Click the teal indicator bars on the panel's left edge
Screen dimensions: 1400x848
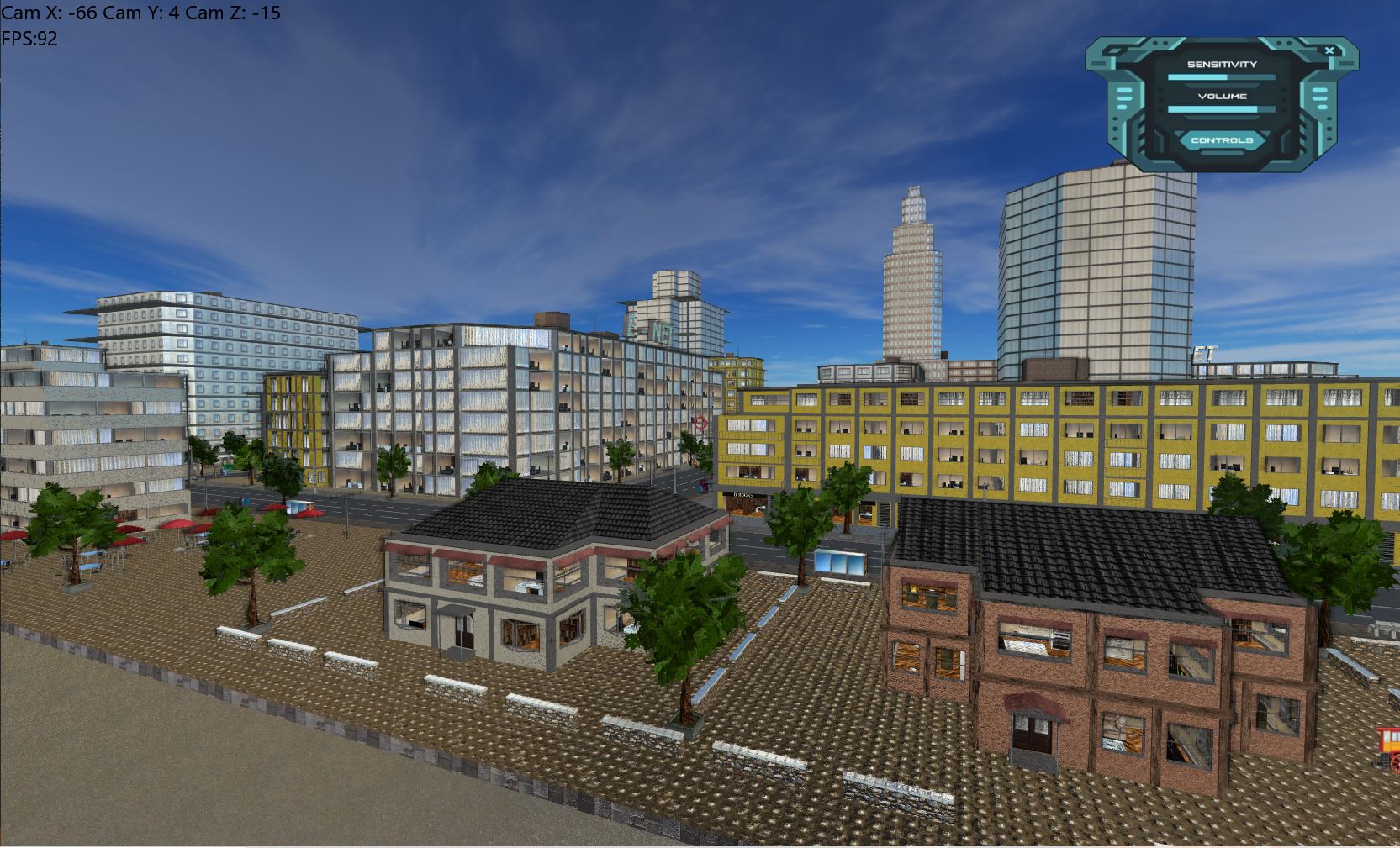[x=1124, y=98]
